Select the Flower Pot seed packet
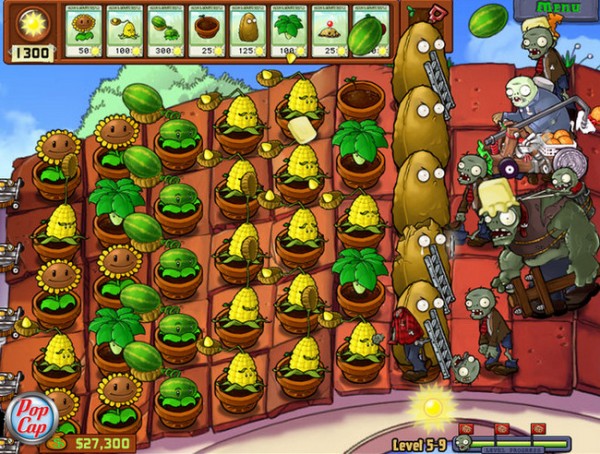Screen dimensions: 600x454 [x=208, y=30]
